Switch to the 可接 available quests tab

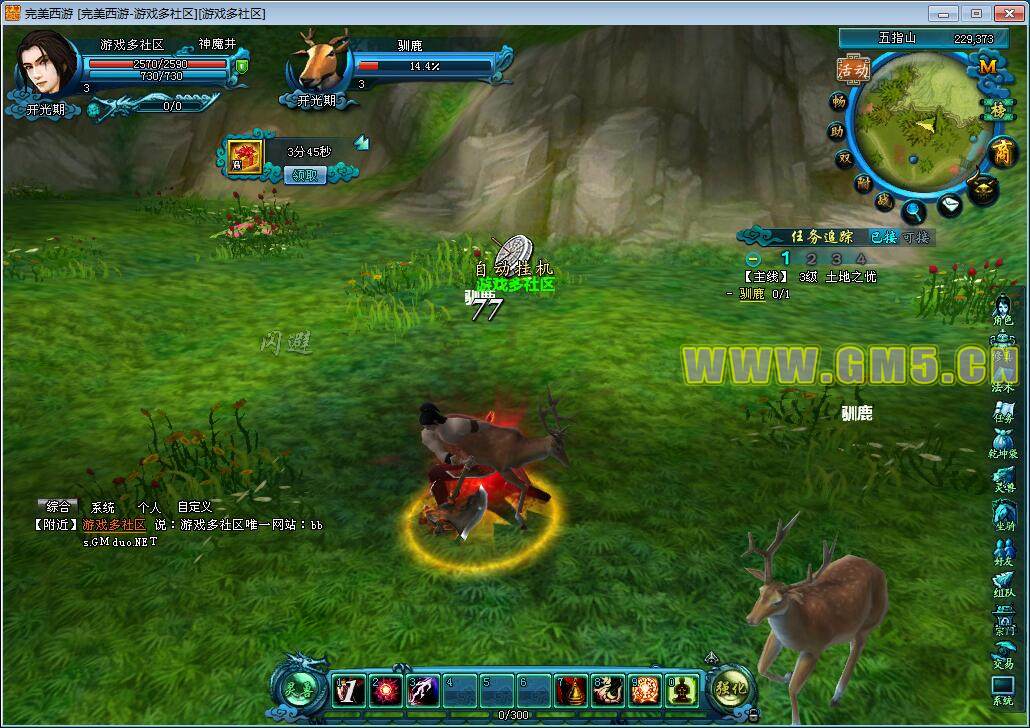916,237
